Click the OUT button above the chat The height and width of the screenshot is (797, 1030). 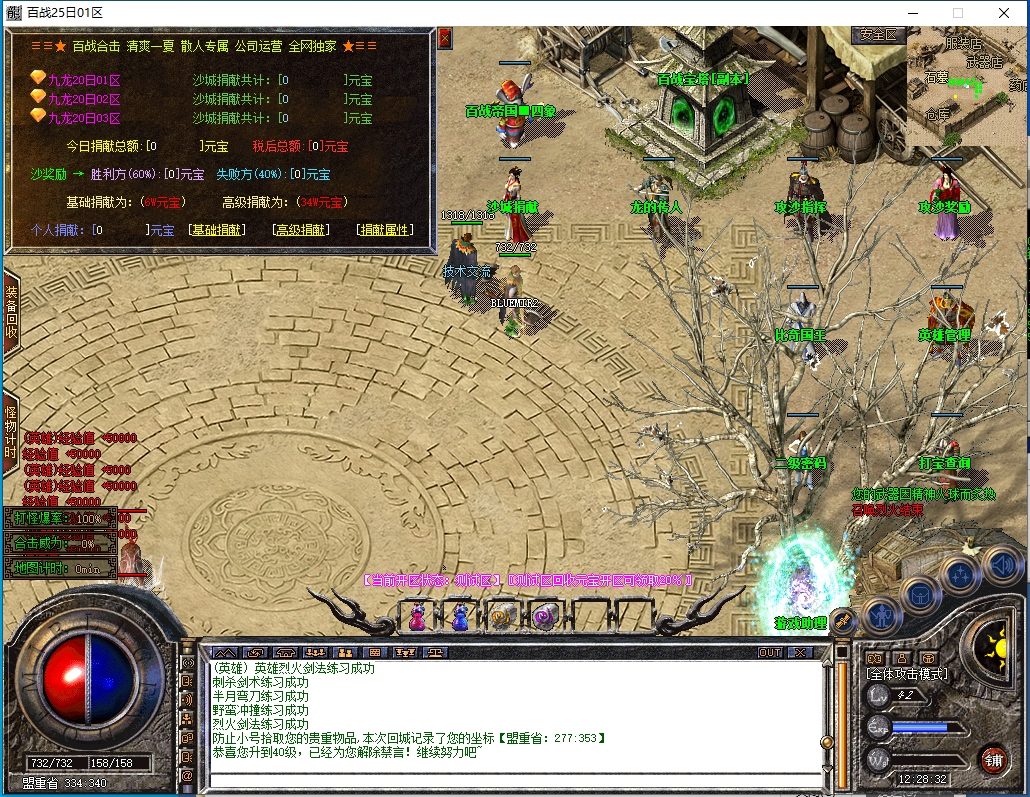pos(769,652)
